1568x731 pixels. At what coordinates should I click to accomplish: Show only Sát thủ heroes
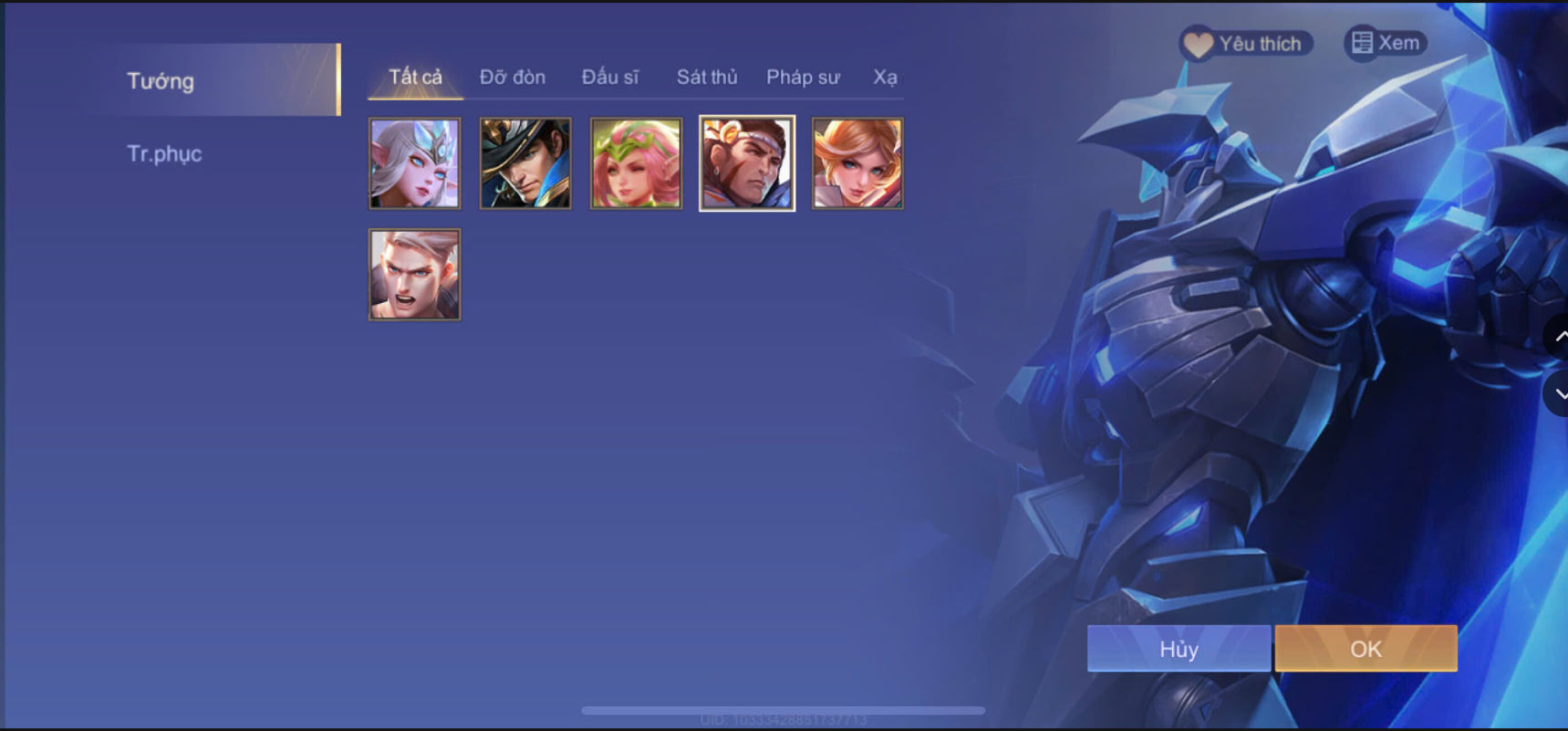[x=707, y=78]
